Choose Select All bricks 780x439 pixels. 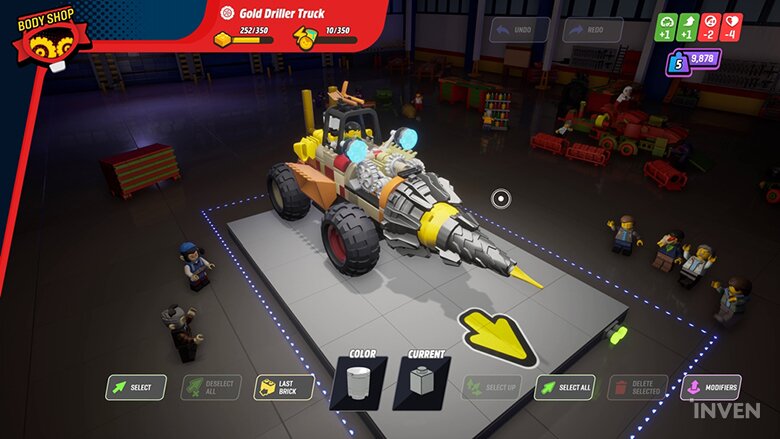point(565,387)
